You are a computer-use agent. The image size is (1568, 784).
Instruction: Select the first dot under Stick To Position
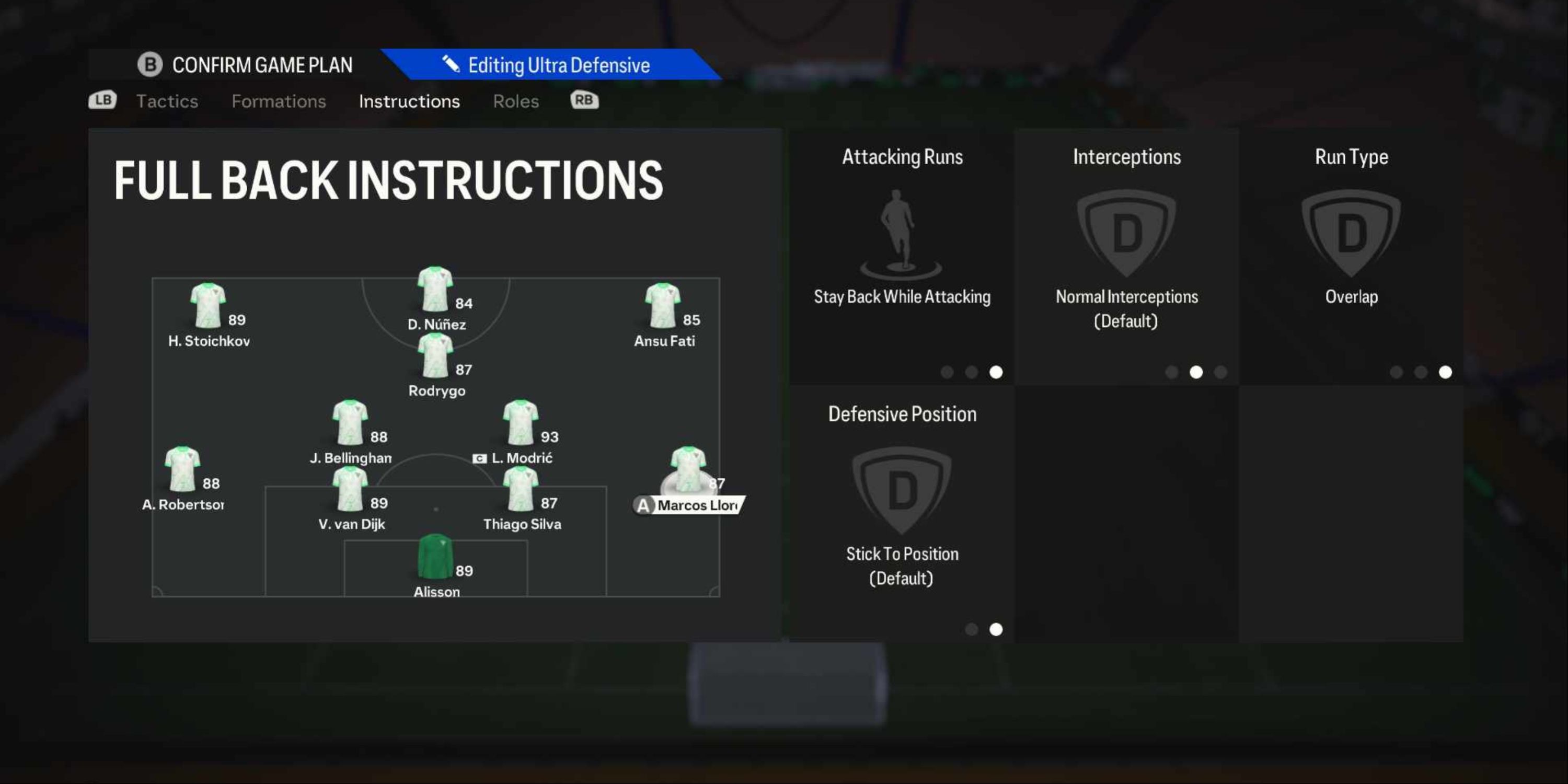pyautogui.click(x=972, y=629)
